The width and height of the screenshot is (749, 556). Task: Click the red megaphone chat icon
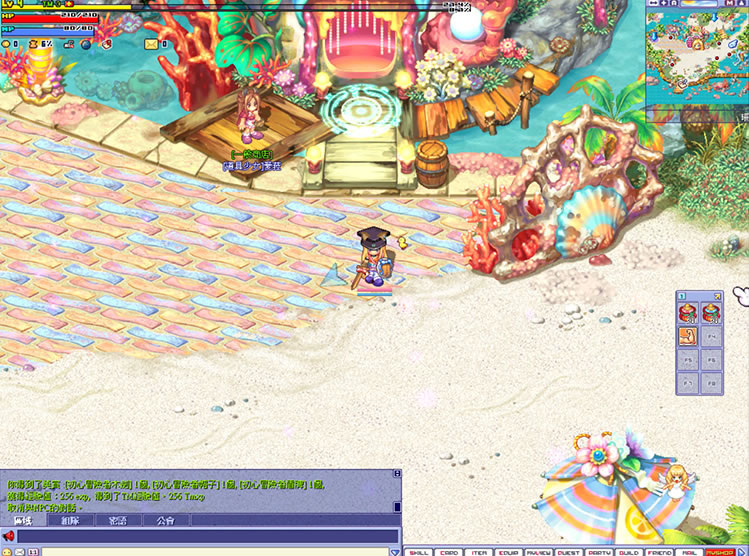[x=8, y=536]
